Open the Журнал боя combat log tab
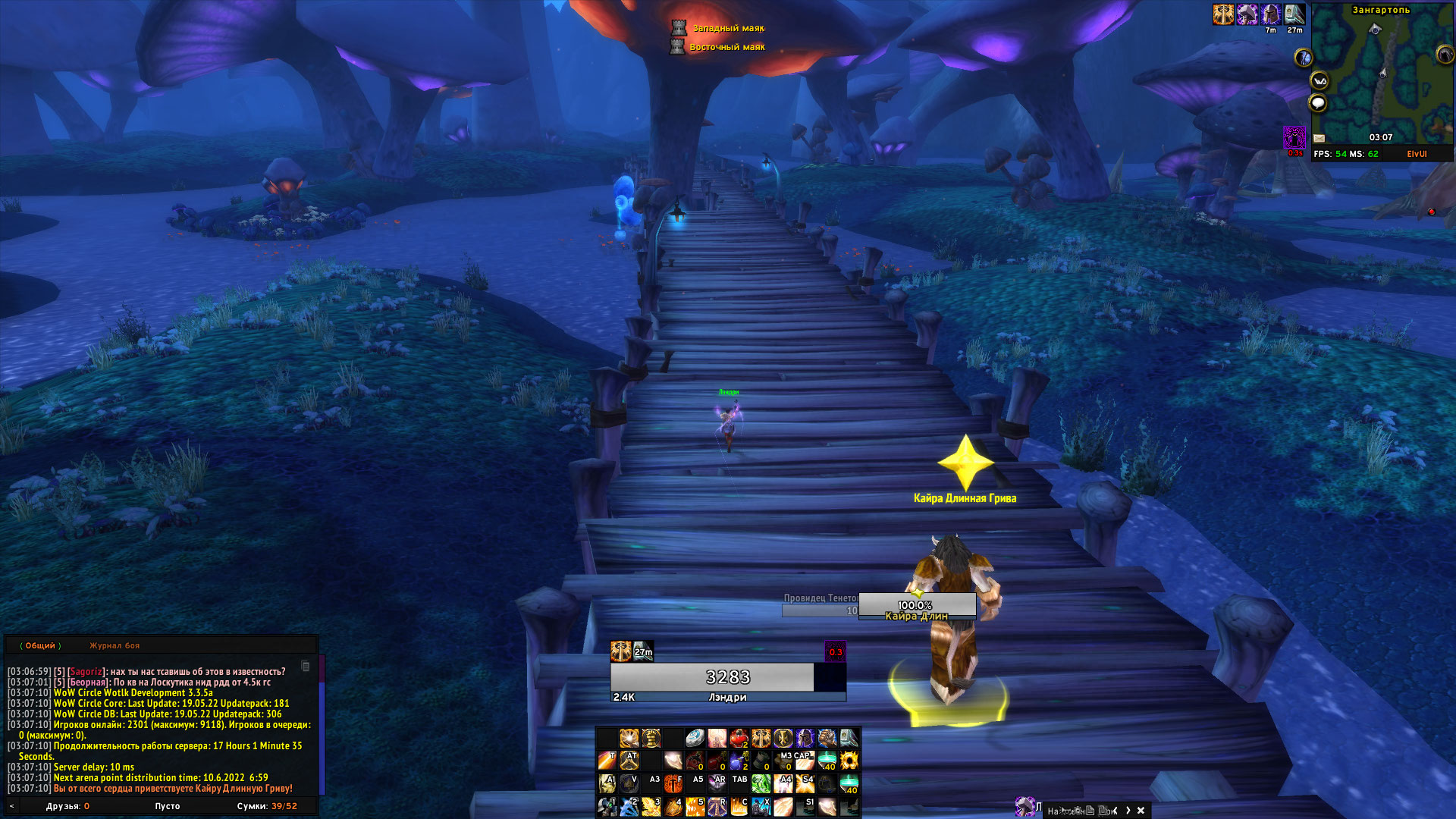The height and width of the screenshot is (819, 1456). pyautogui.click(x=115, y=645)
